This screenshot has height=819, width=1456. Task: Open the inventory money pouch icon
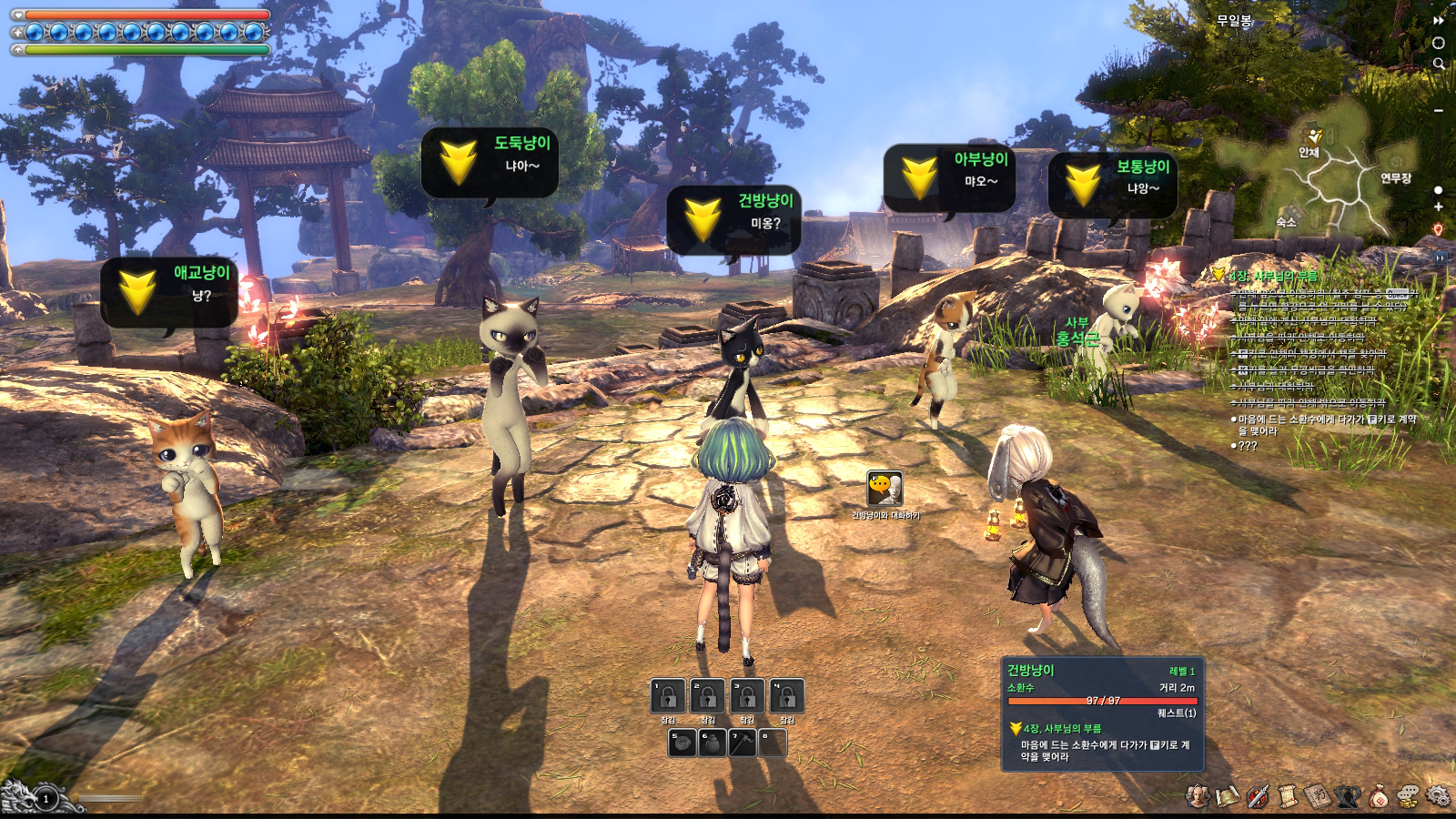click(x=1378, y=796)
